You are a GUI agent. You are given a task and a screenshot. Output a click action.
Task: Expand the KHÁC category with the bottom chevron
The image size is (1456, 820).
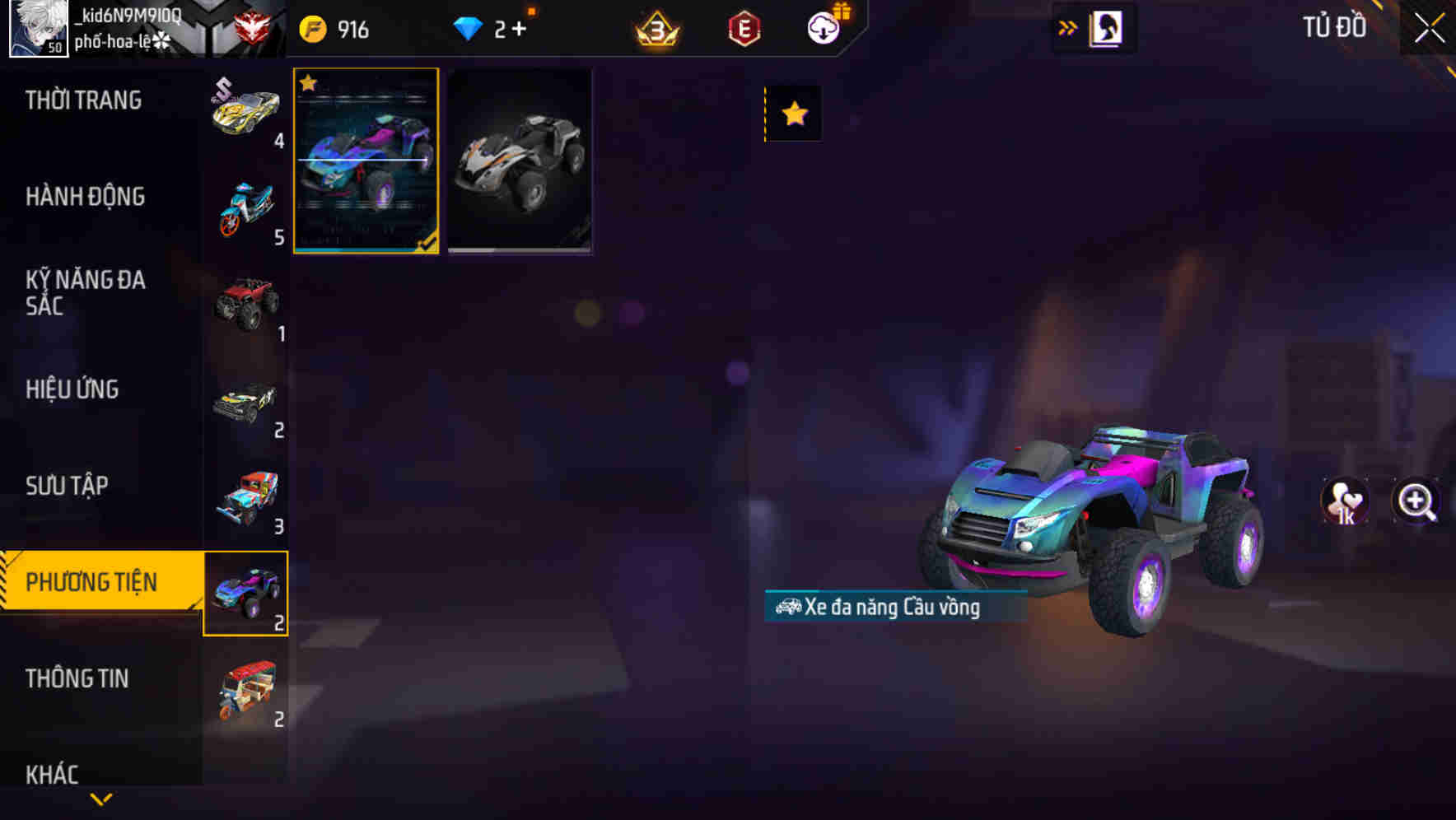pos(100,798)
